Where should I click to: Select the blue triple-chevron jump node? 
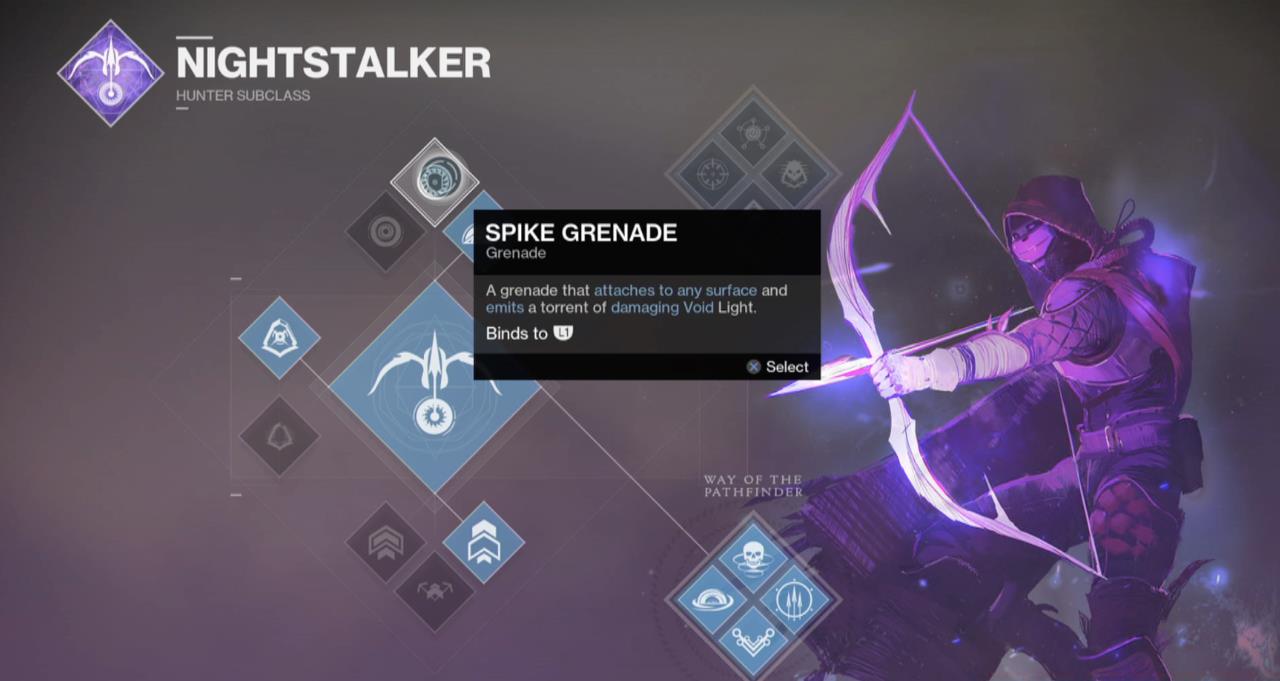(x=483, y=543)
